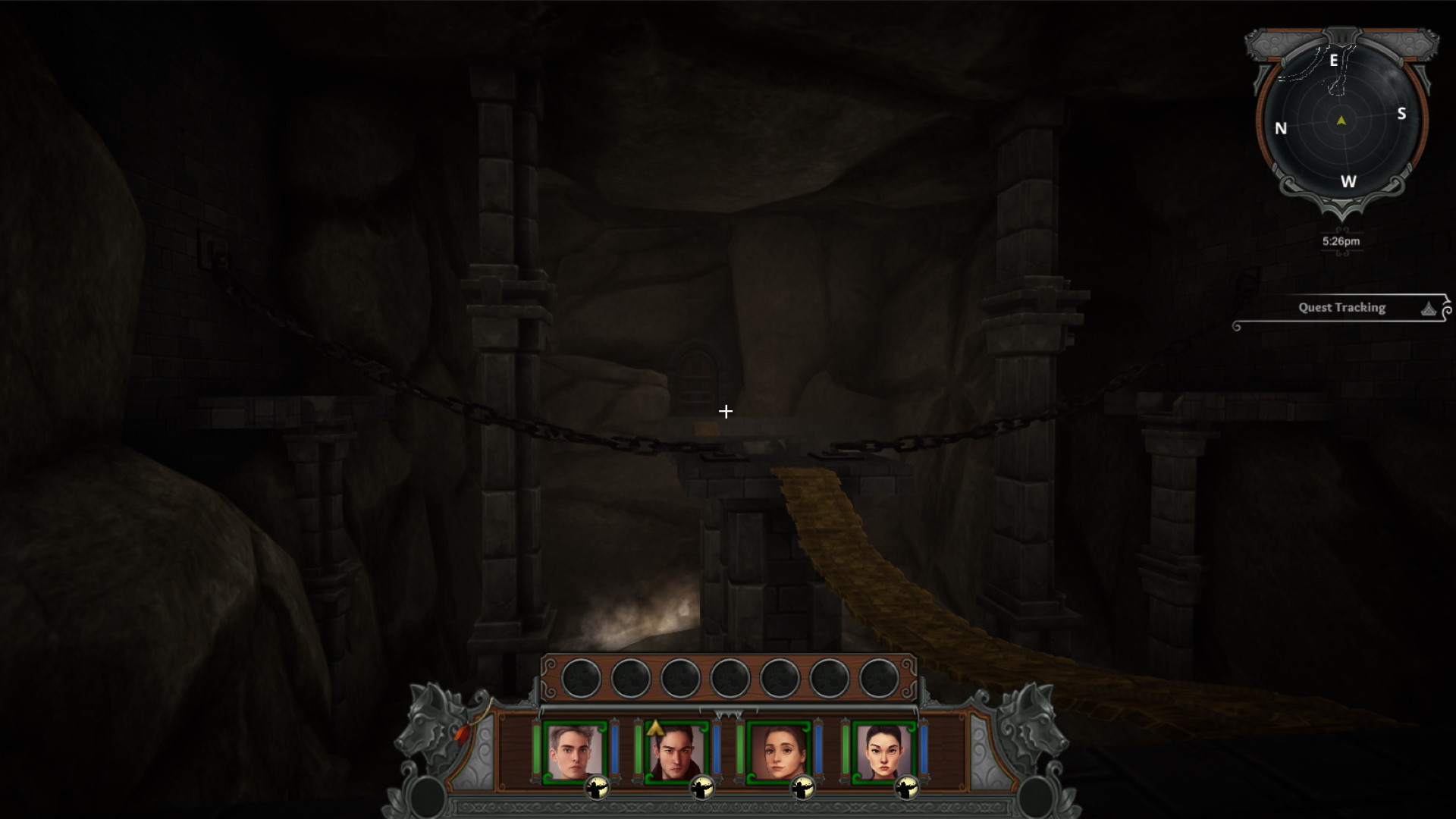Click the Quest Tracking header label
The height and width of the screenshot is (819, 1456).
coord(1340,307)
